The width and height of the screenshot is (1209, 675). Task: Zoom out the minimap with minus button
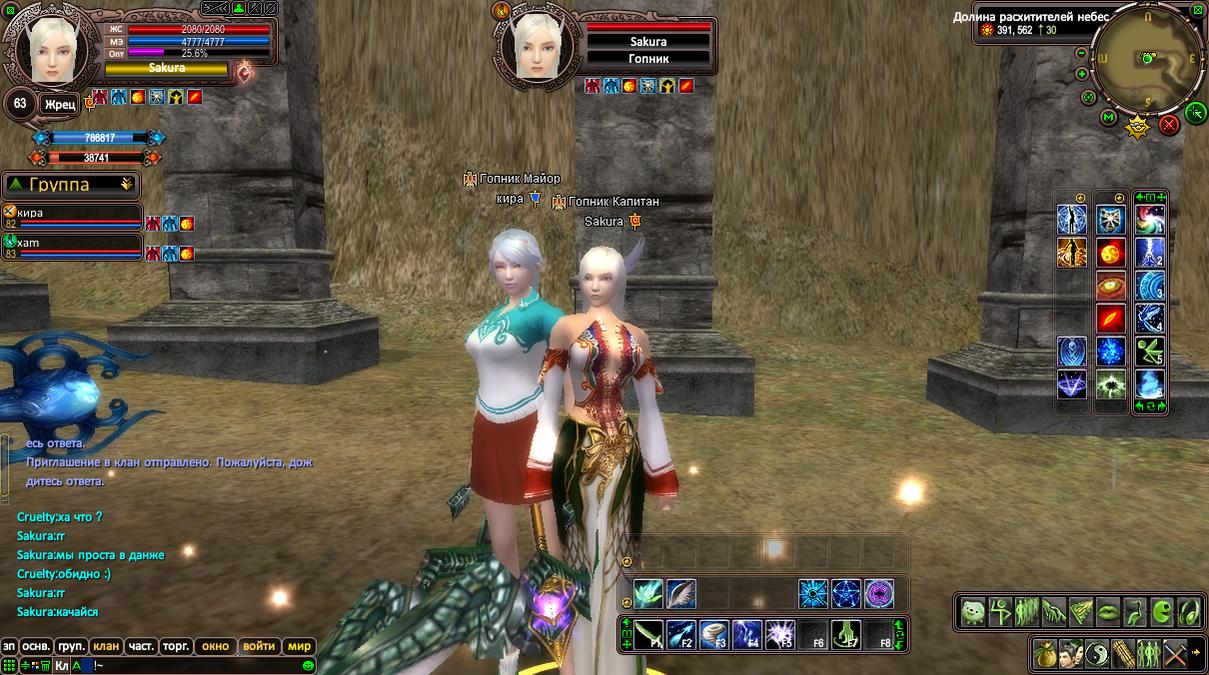[1082, 53]
